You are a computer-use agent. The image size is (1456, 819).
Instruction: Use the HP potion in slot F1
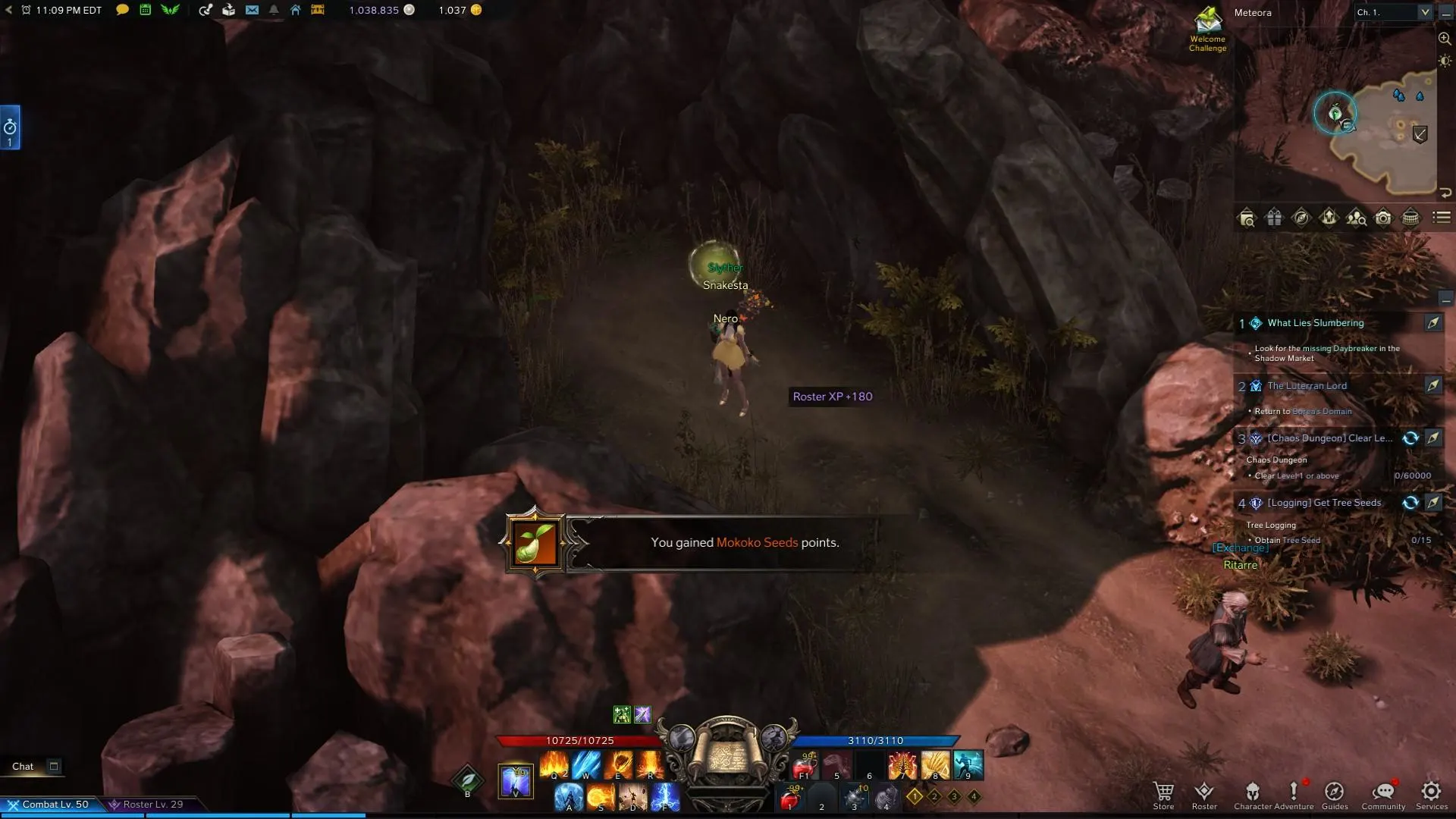click(x=804, y=766)
